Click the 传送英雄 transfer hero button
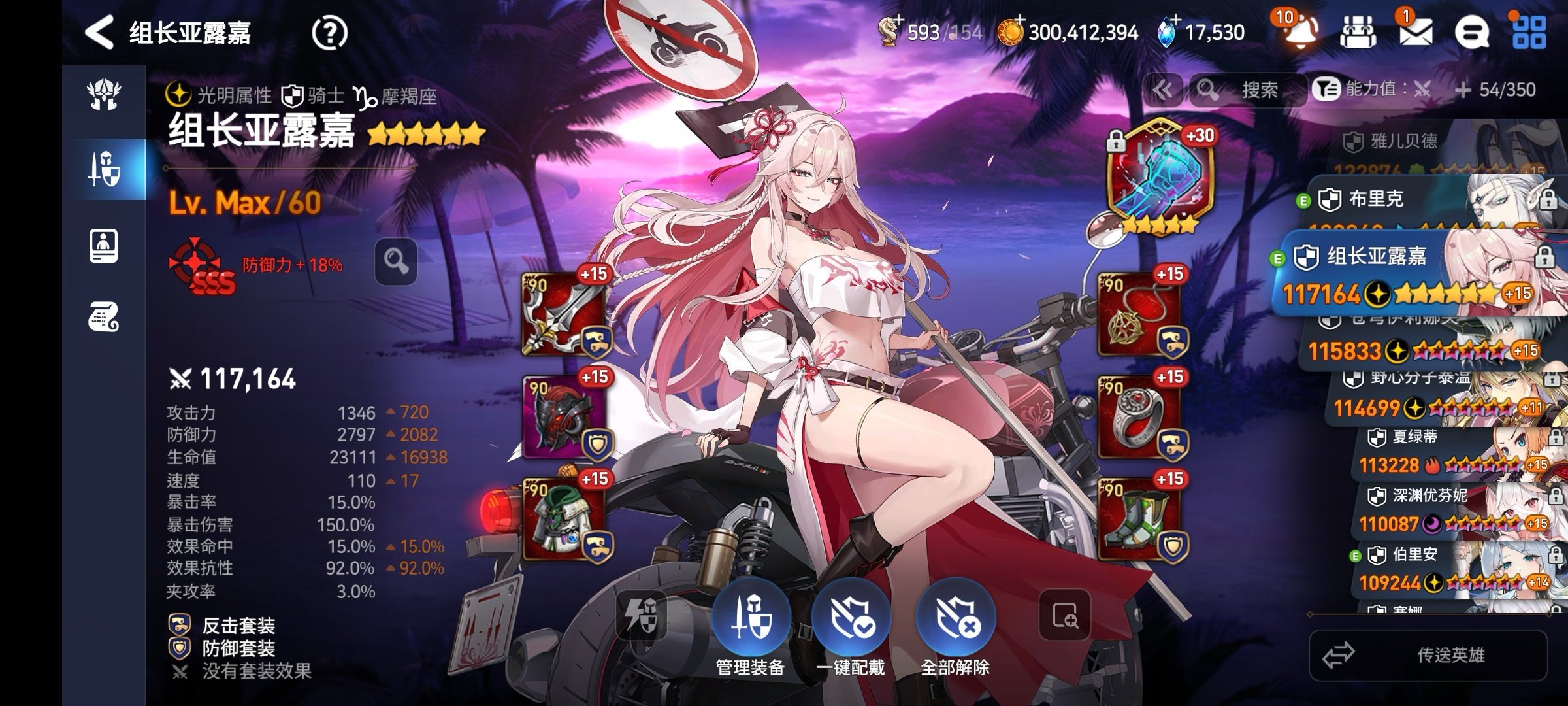 [x=1428, y=655]
